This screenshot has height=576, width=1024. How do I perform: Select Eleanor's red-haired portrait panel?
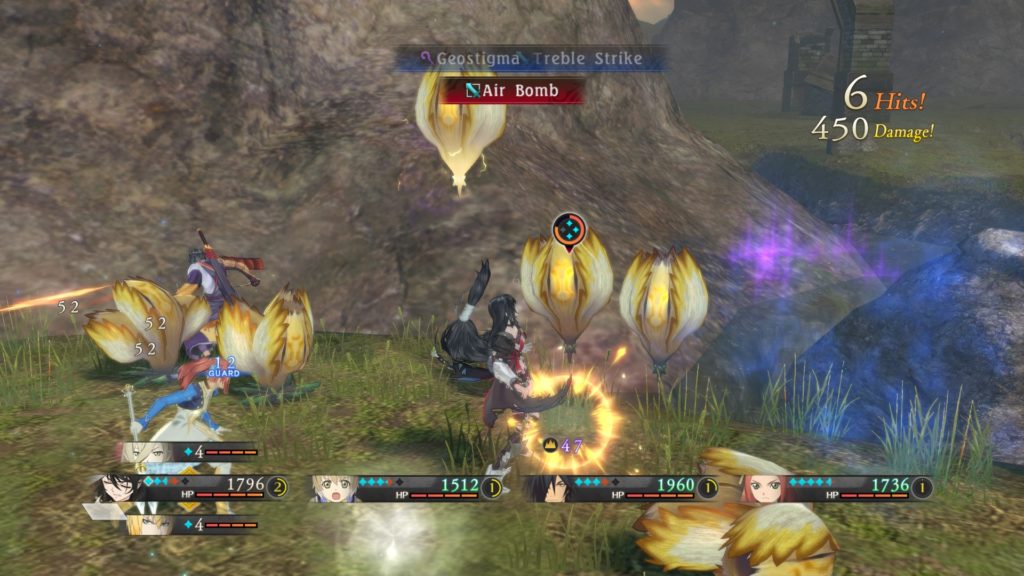point(762,488)
